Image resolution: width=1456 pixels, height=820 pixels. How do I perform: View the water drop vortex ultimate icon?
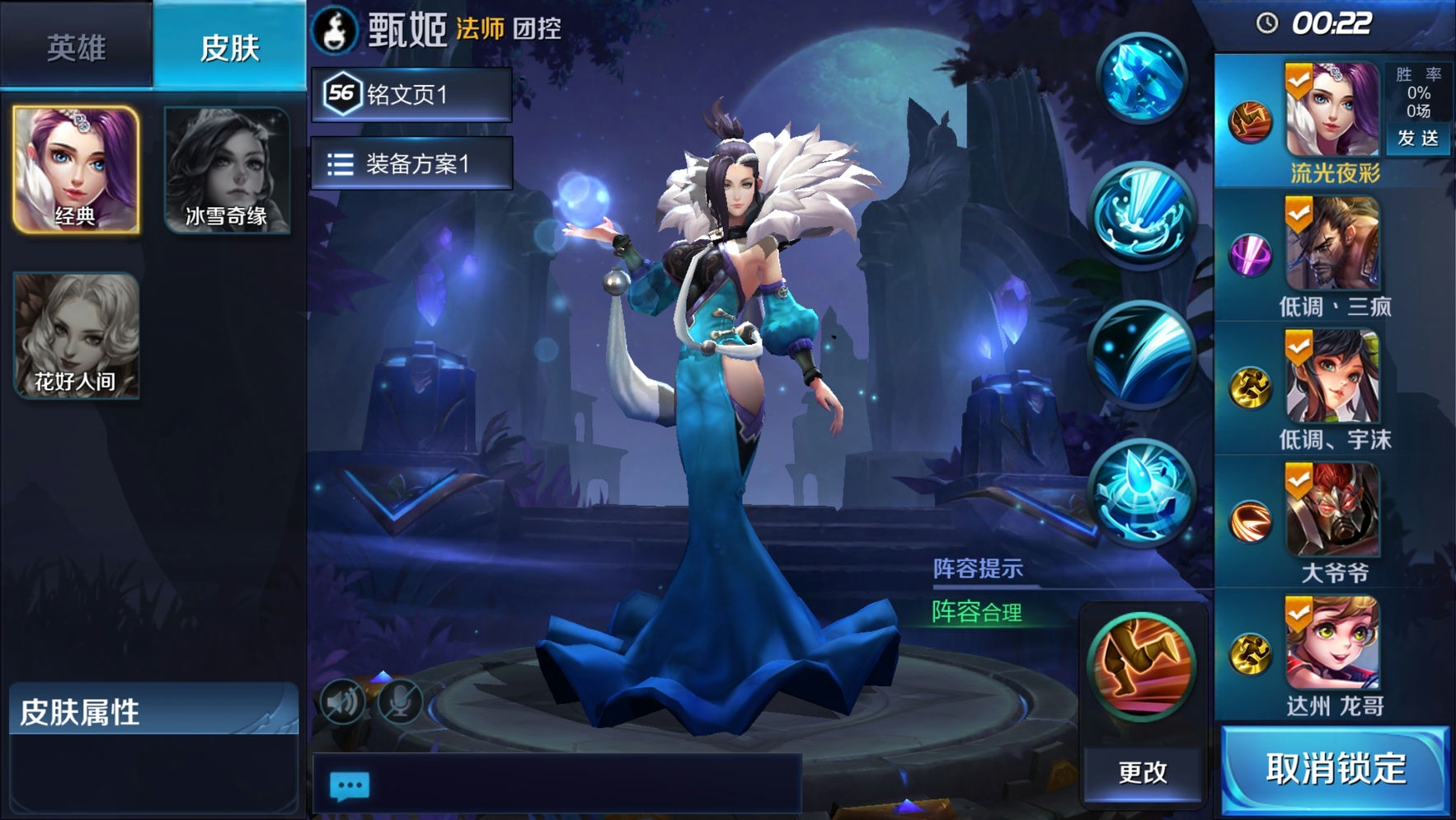[1142, 492]
